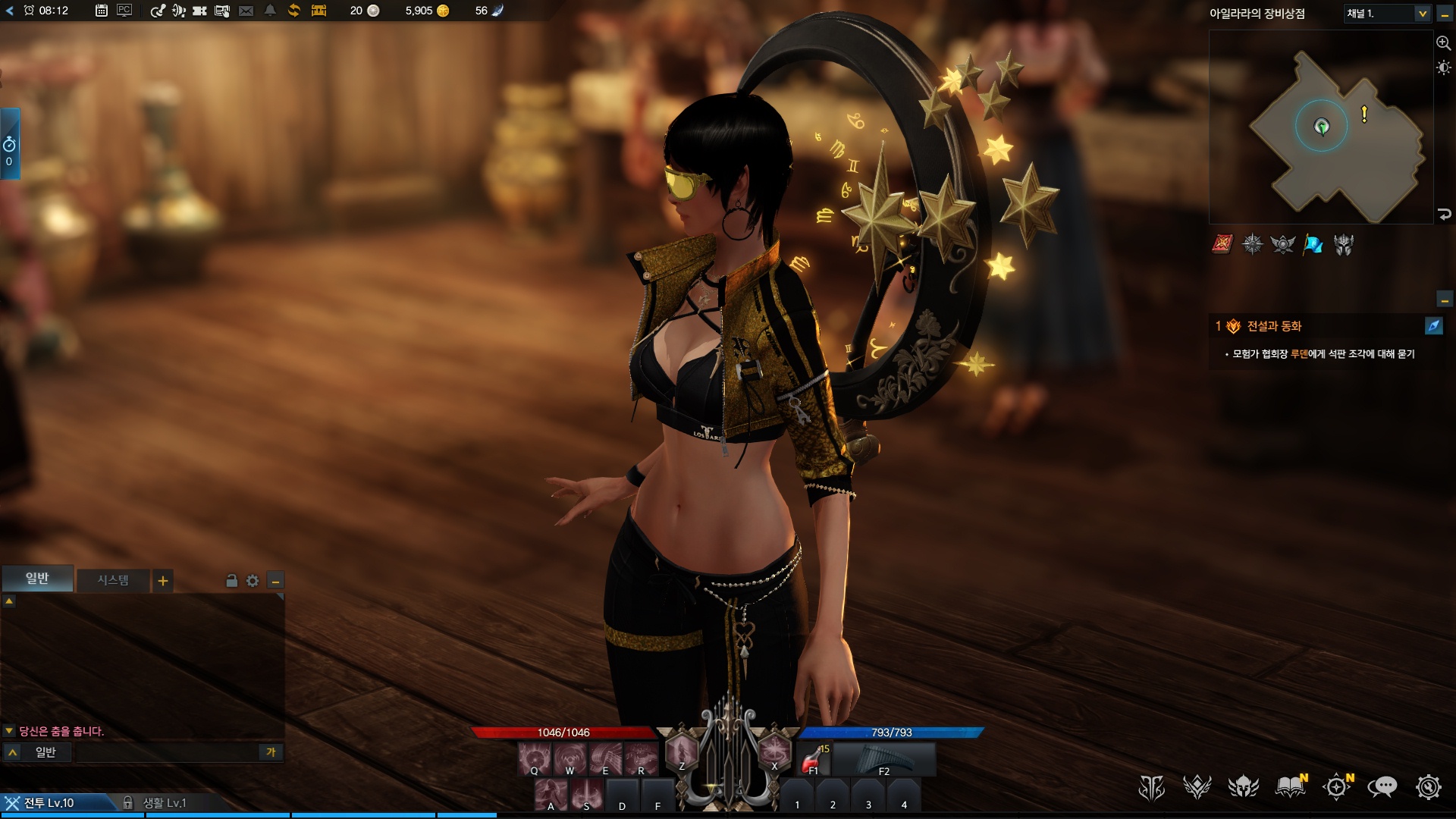The image size is (1456, 819).
Task: Open the golden treasure chest icon
Action: click(x=318, y=11)
